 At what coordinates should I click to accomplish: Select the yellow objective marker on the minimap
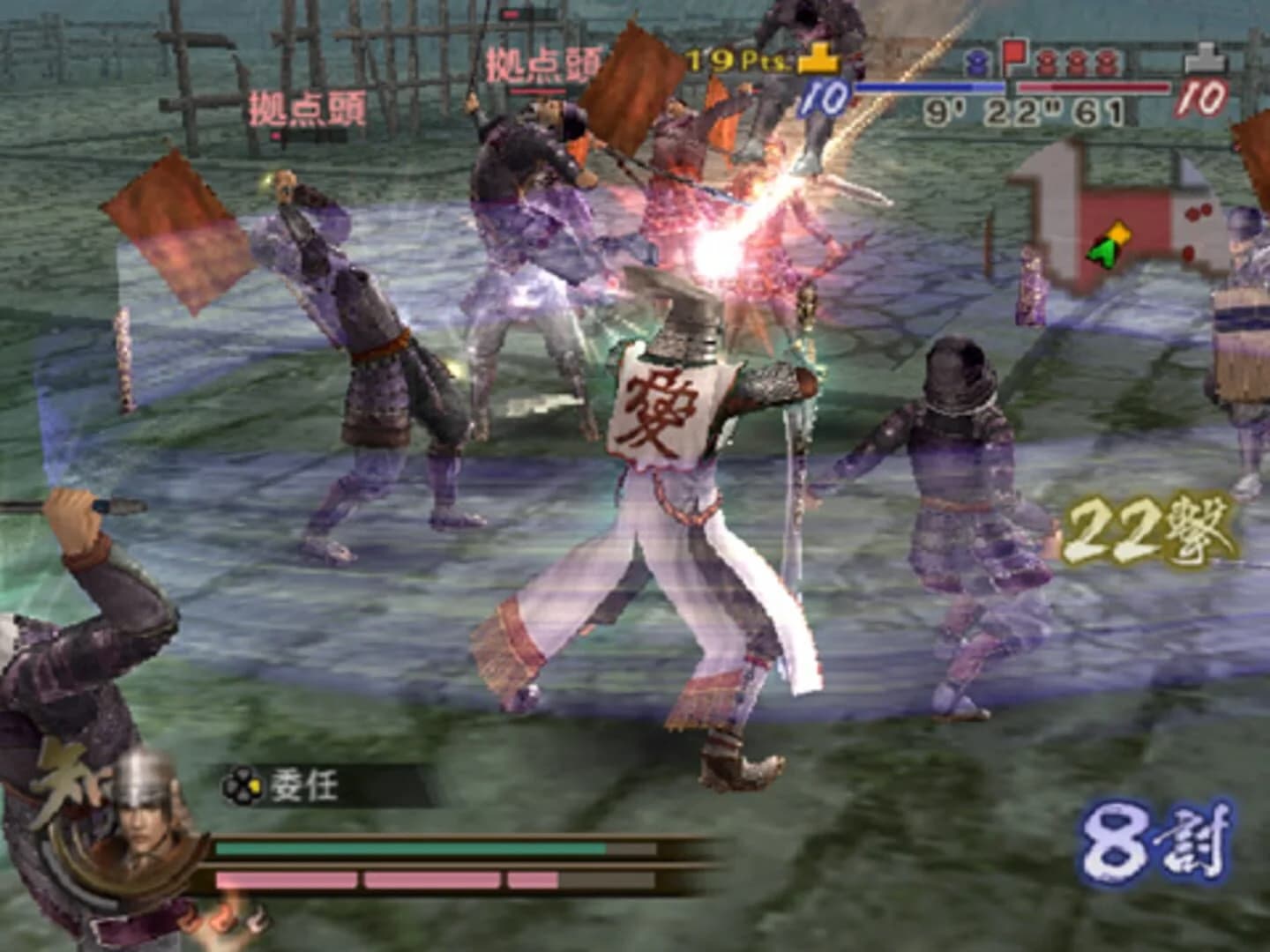(x=1118, y=233)
